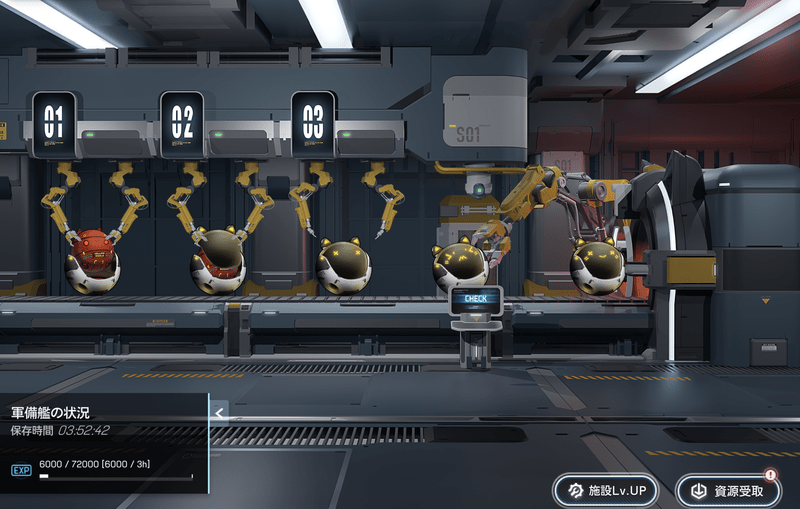
Task: Open the 施設Lv.UP facility upgrade button
Action: [606, 490]
